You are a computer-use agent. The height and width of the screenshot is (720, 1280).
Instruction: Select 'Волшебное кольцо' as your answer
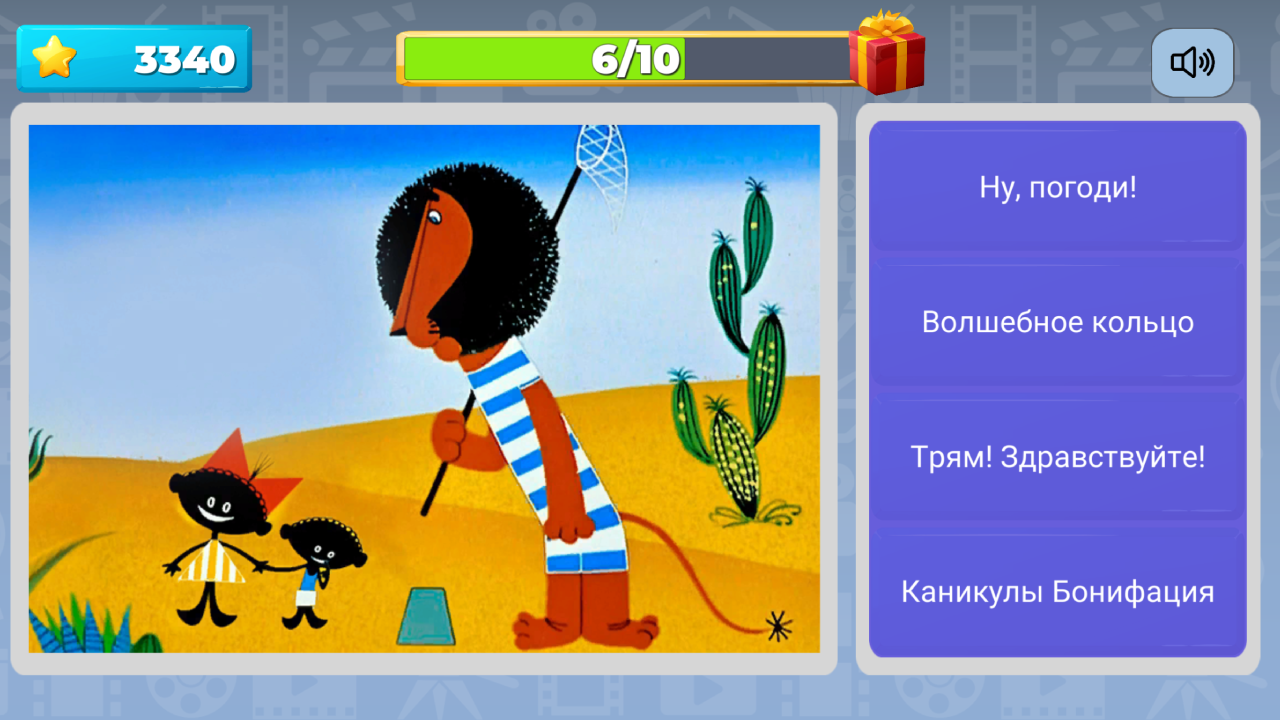pyautogui.click(x=1057, y=322)
